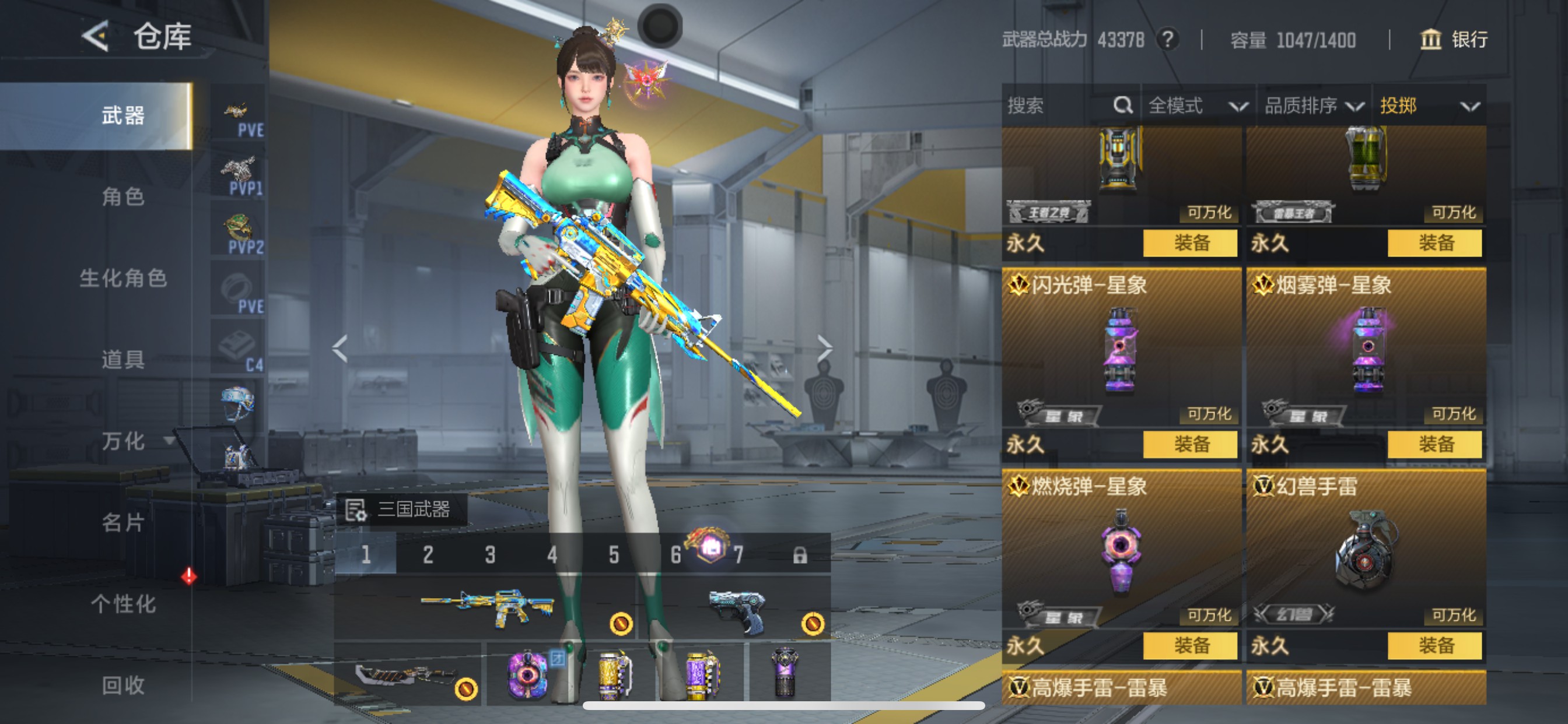Choose the 个性化 menu entry
The image size is (1568, 724).
[123, 603]
